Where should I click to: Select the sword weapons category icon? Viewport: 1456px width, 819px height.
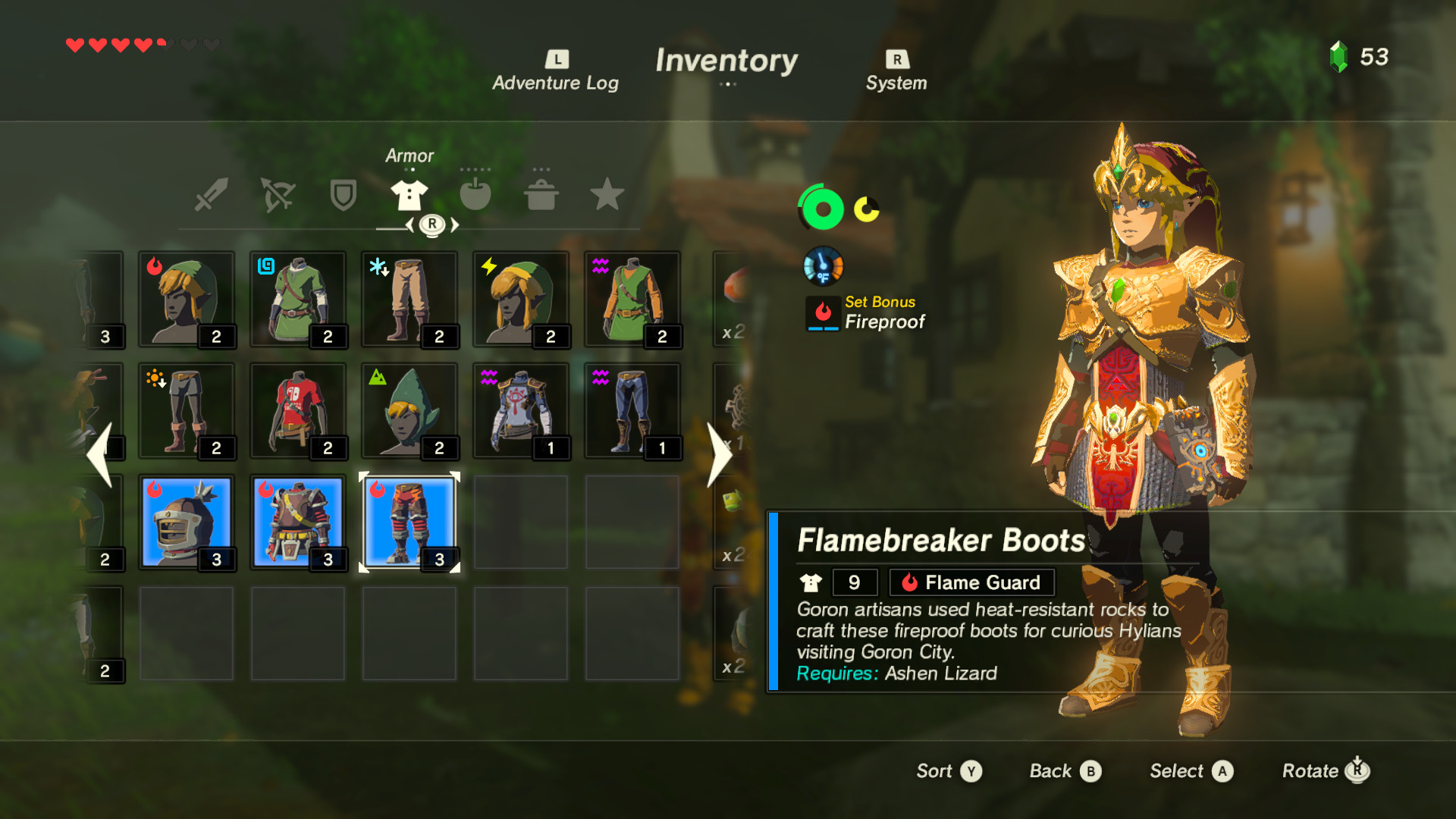(213, 194)
